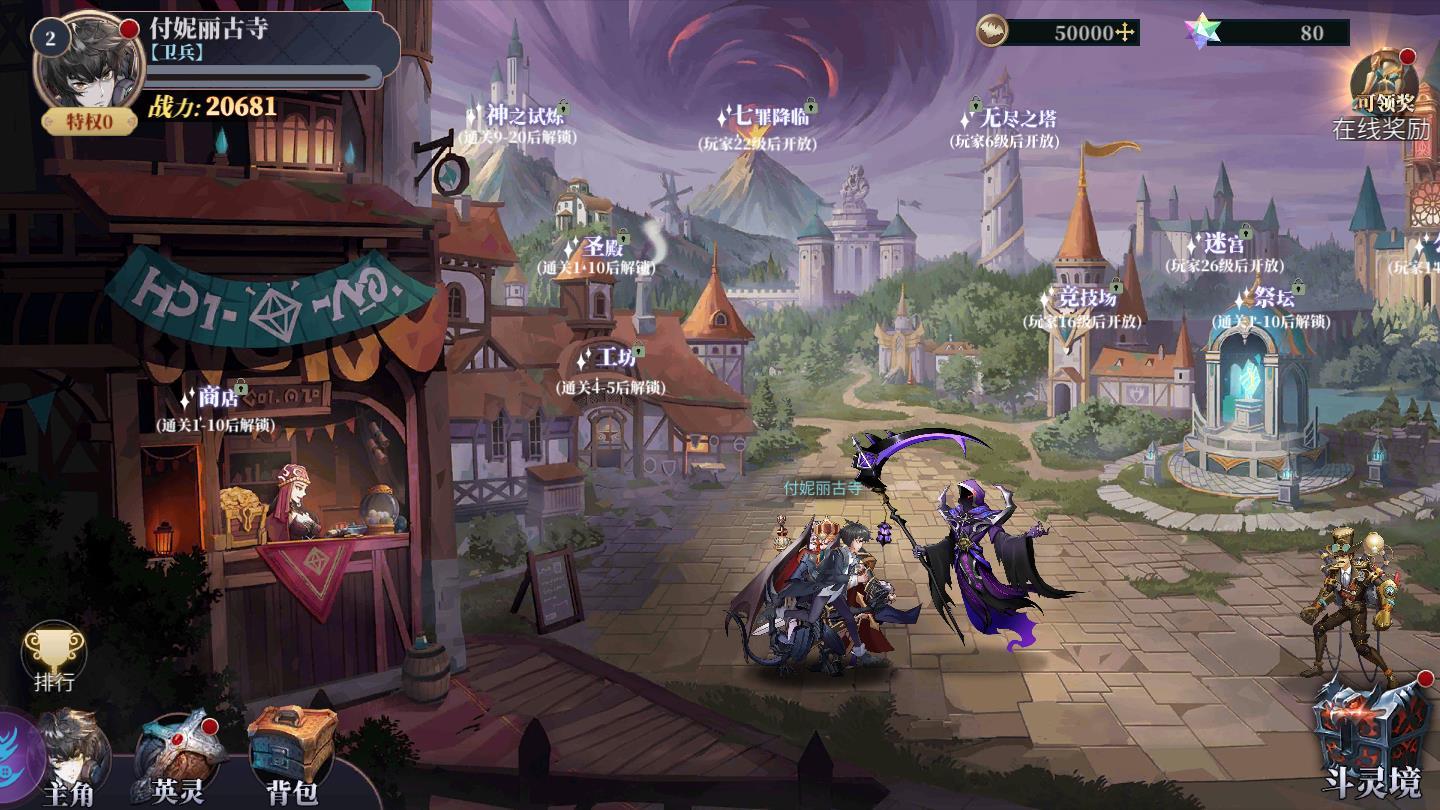Open the 背包 backpack
This screenshot has height=810, width=1440.
(x=292, y=758)
